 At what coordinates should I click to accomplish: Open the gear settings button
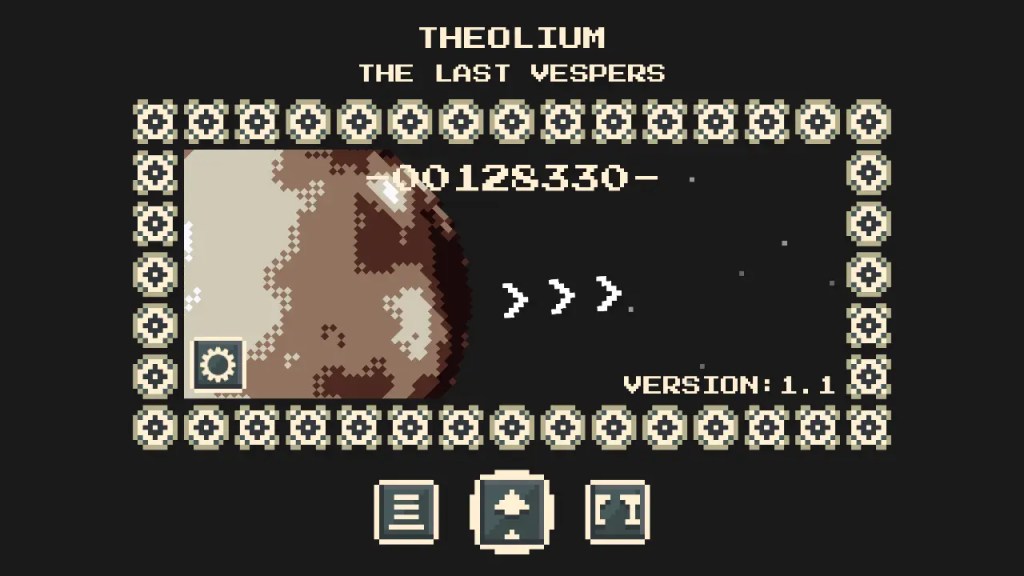click(216, 364)
